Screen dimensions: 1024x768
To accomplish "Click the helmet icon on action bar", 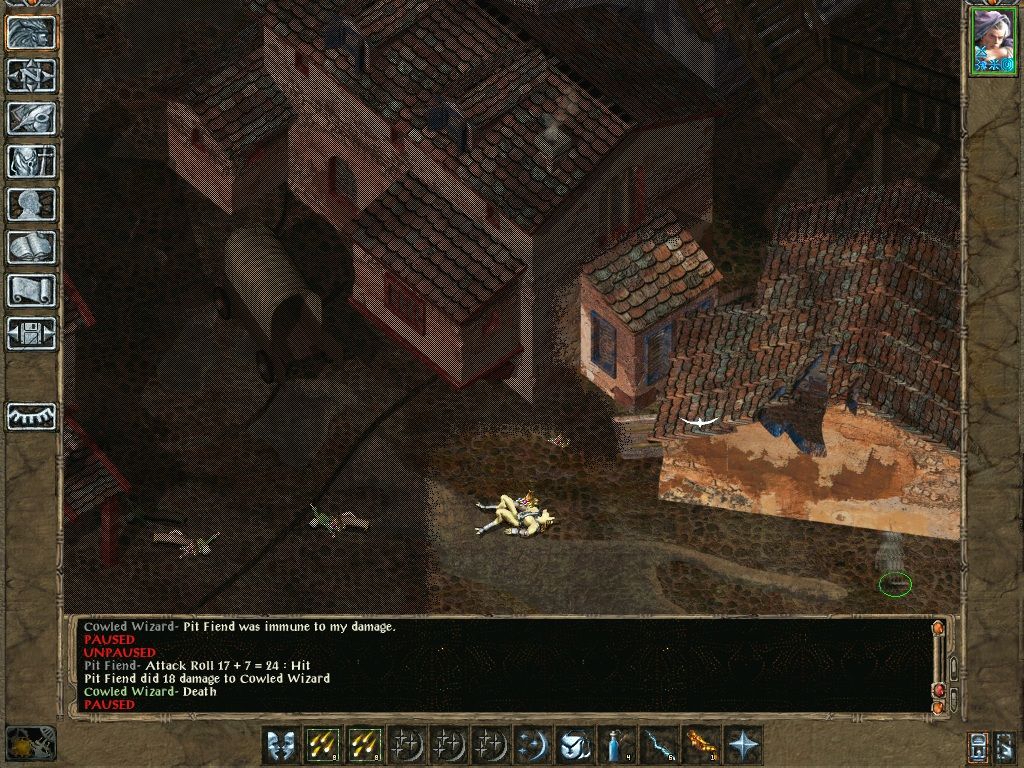I will [575, 745].
